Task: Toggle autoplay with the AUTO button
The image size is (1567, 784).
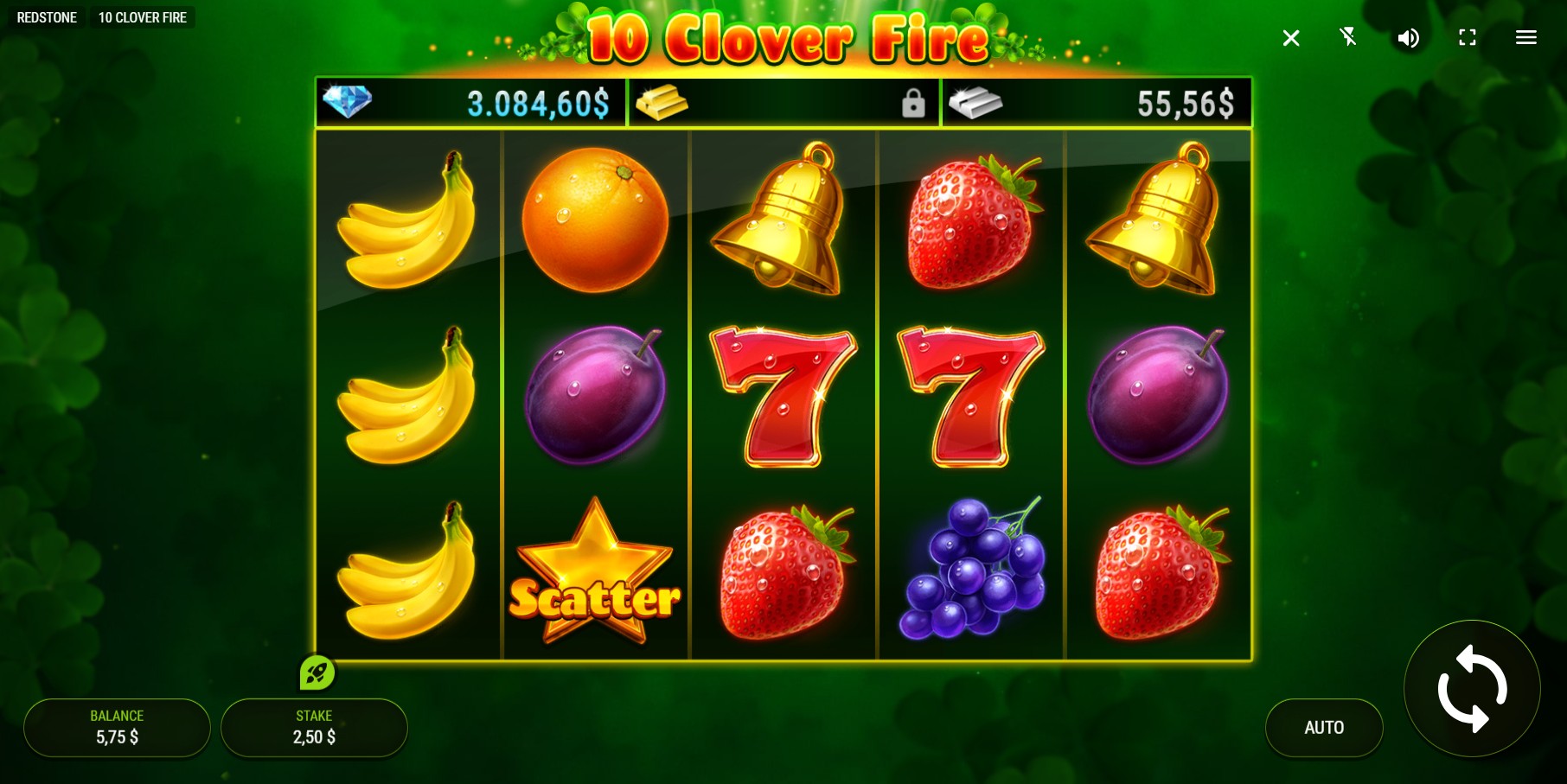Action: click(x=1324, y=727)
